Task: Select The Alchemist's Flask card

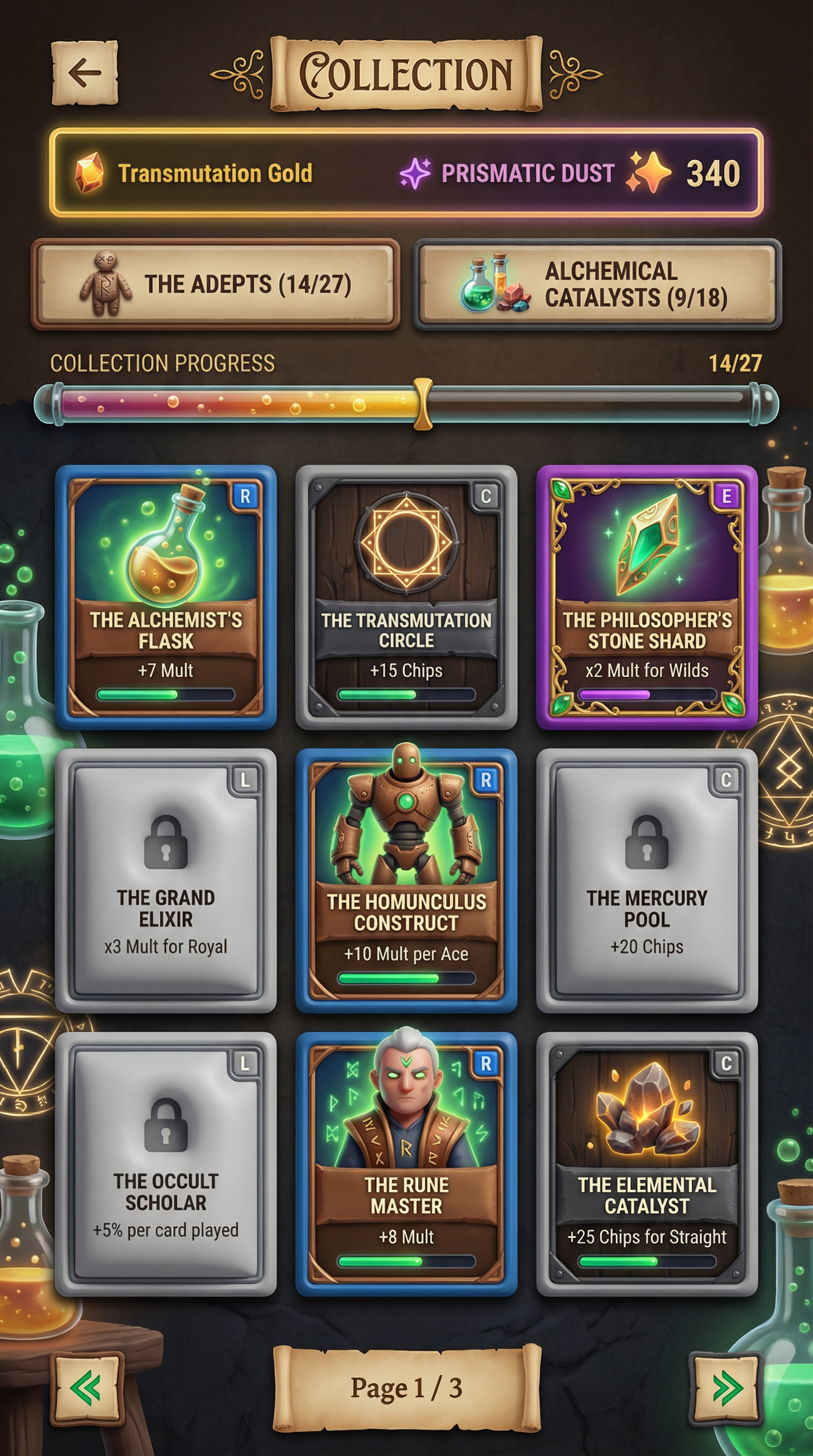Action: tap(166, 597)
